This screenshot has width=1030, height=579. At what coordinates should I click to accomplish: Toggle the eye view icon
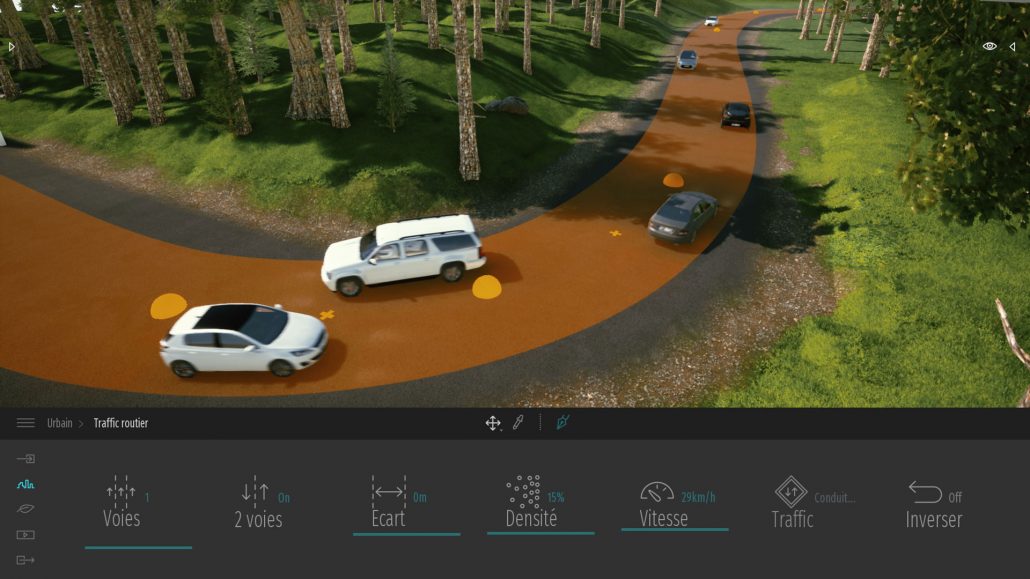click(x=989, y=46)
